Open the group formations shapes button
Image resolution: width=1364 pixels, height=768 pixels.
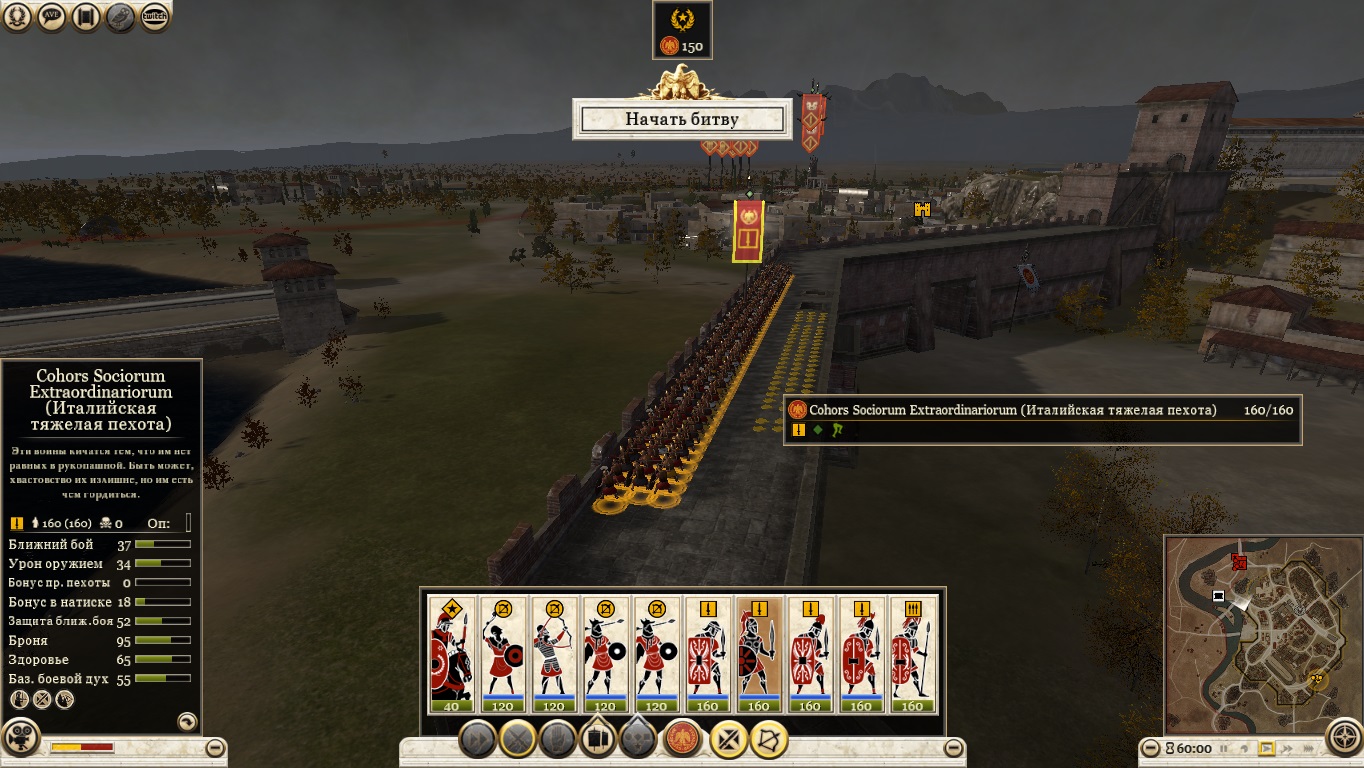[638, 740]
